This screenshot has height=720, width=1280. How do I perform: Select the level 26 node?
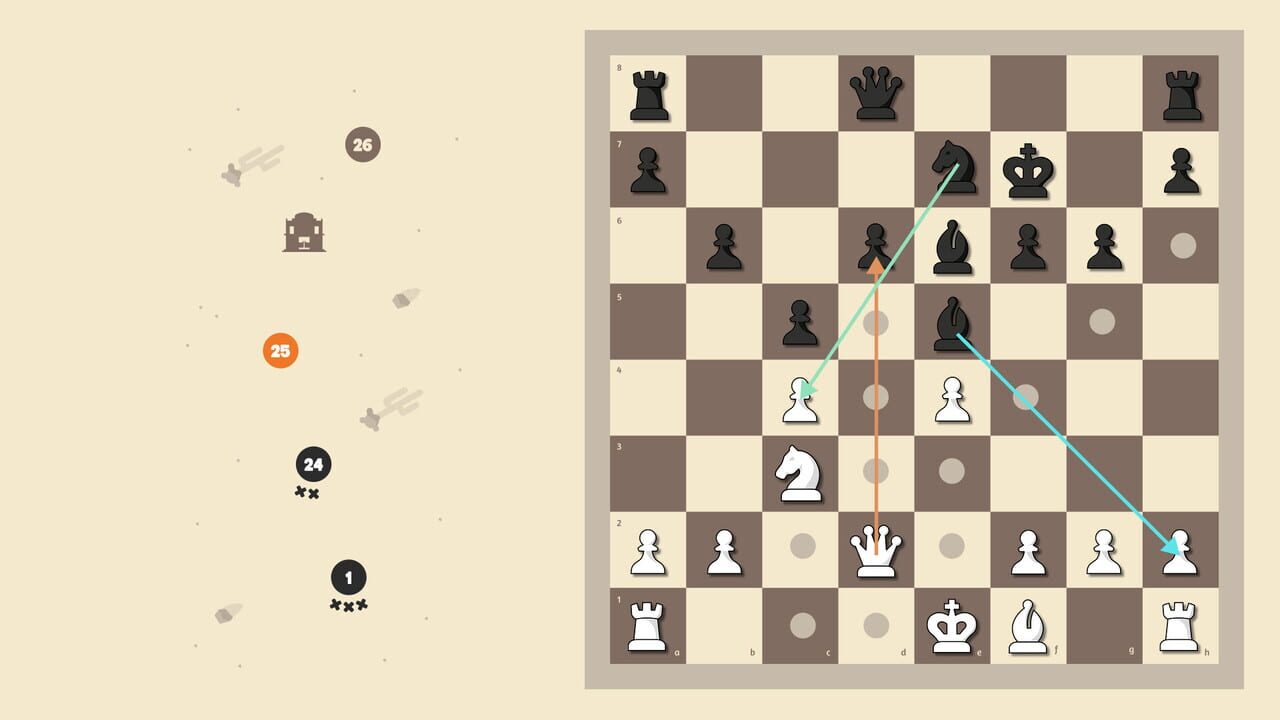(x=362, y=144)
